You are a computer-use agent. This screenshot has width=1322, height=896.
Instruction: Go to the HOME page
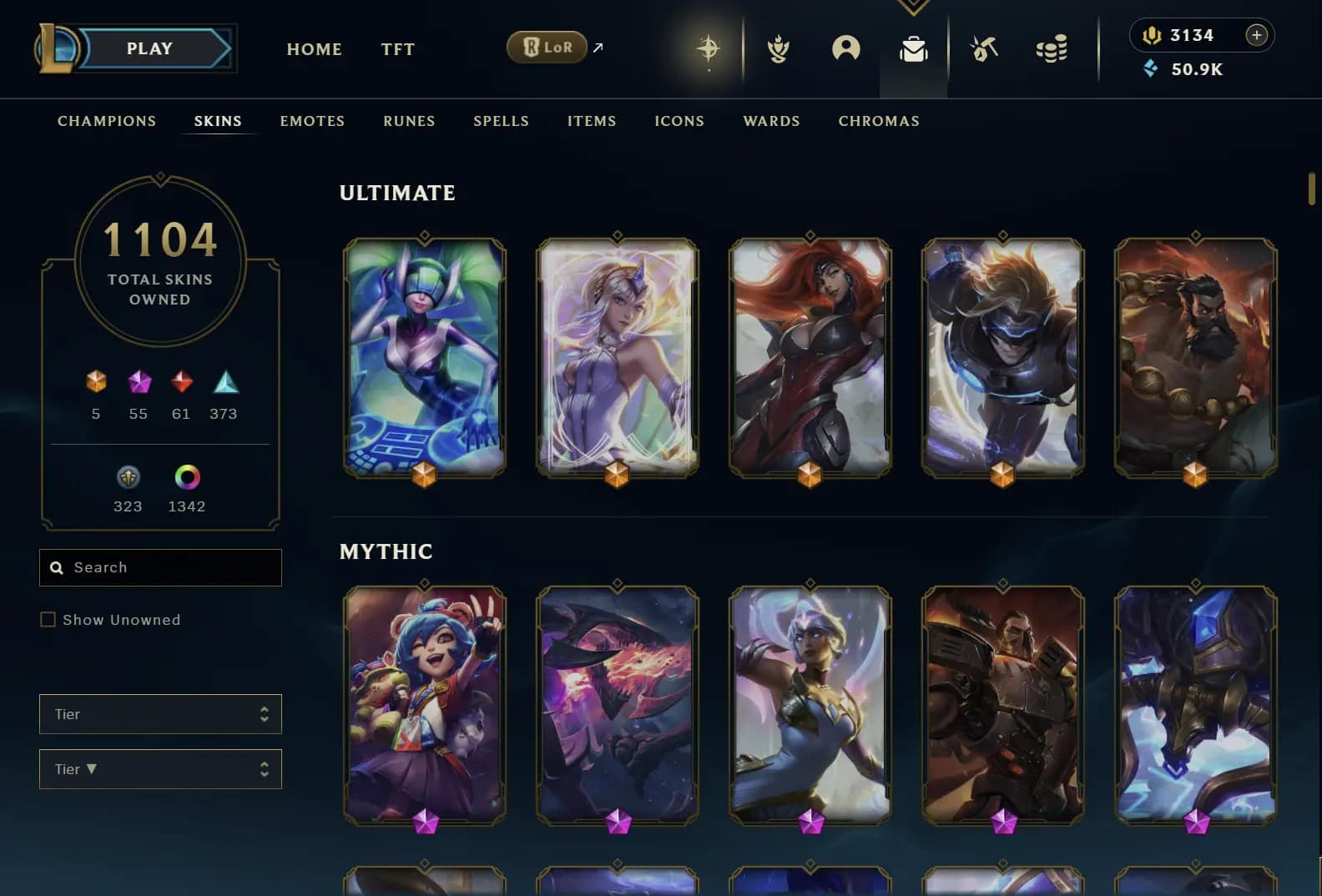click(314, 49)
